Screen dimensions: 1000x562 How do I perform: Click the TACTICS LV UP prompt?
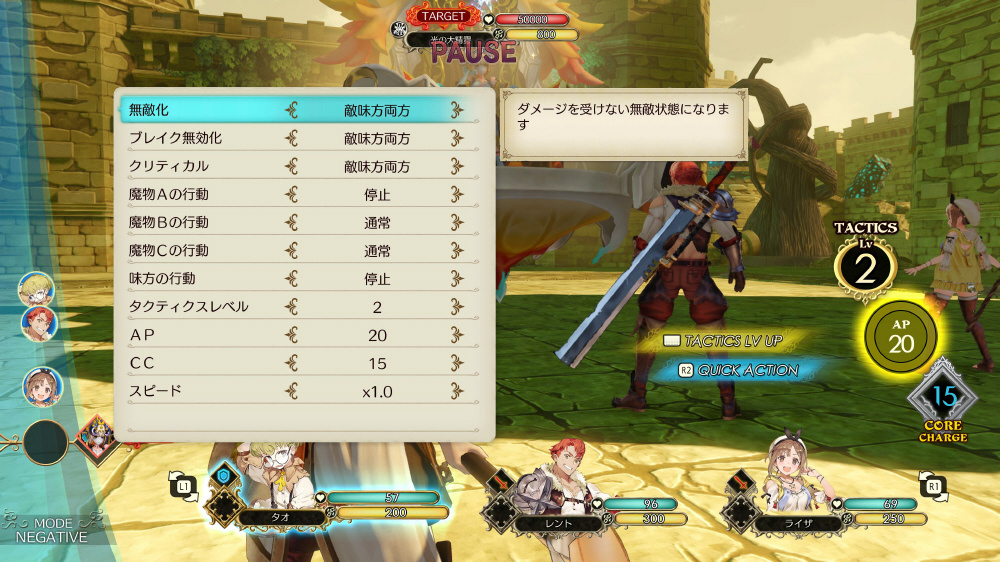(x=723, y=341)
